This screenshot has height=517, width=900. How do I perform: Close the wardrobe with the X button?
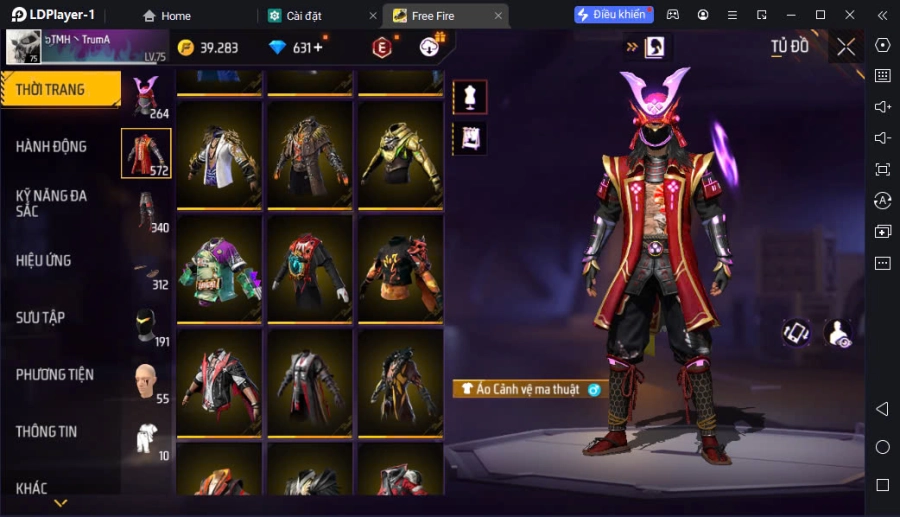(846, 47)
